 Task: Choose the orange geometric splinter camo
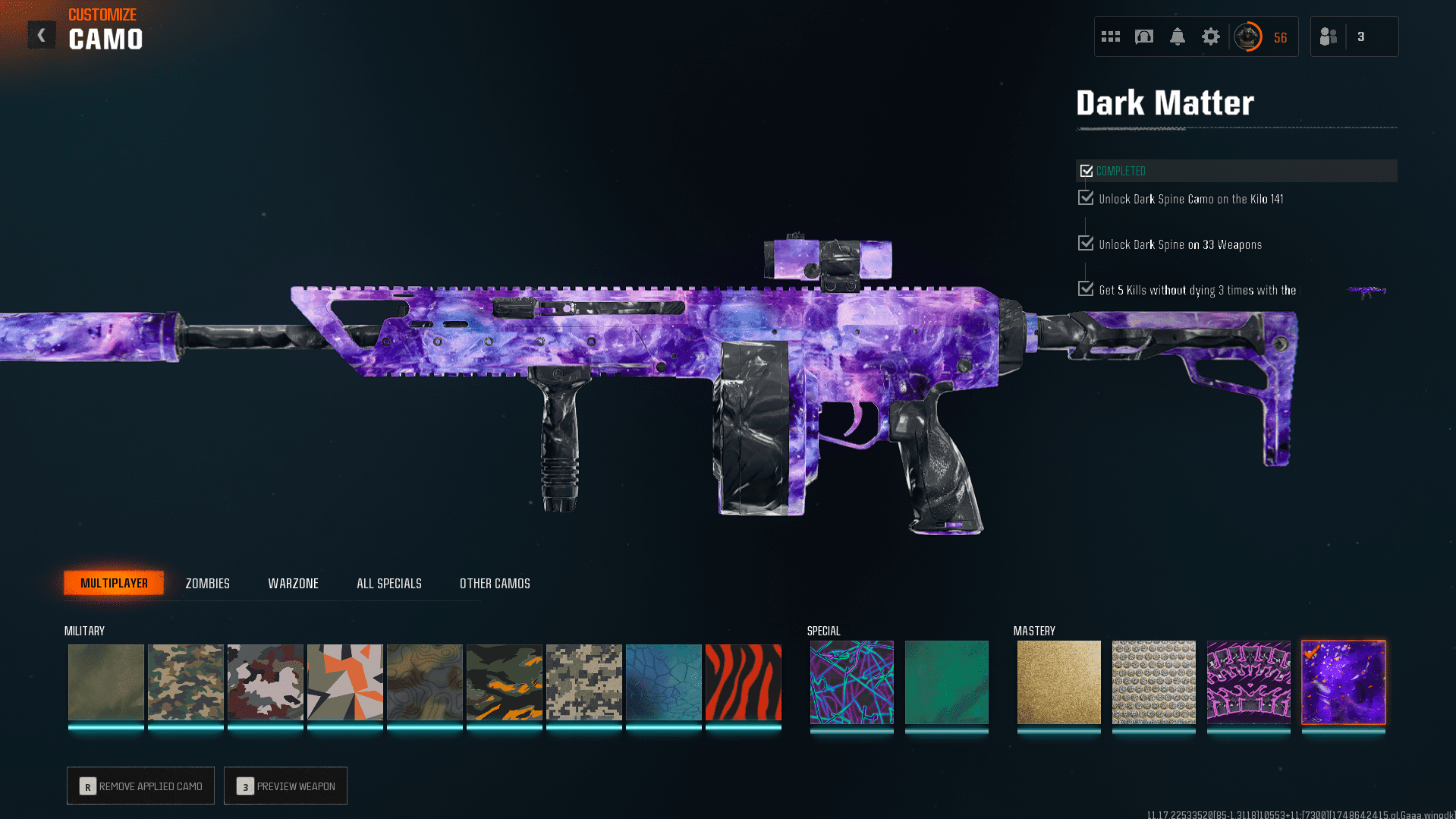pos(344,682)
